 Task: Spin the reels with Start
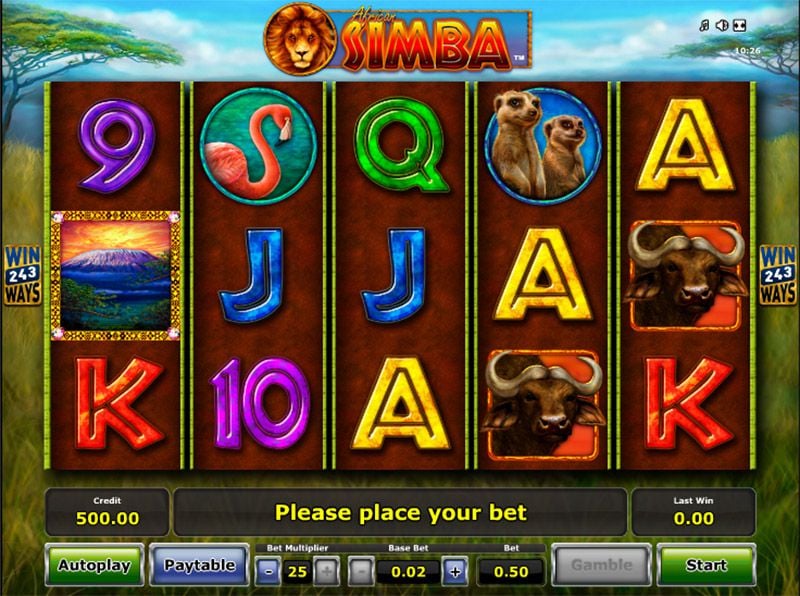coord(706,566)
